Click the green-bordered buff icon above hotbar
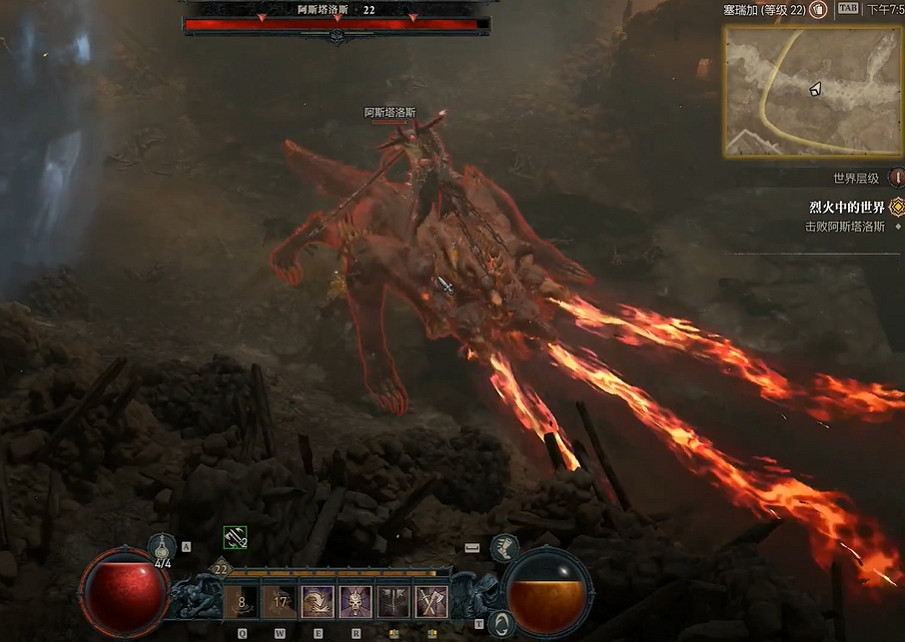The image size is (905, 642). 234,538
